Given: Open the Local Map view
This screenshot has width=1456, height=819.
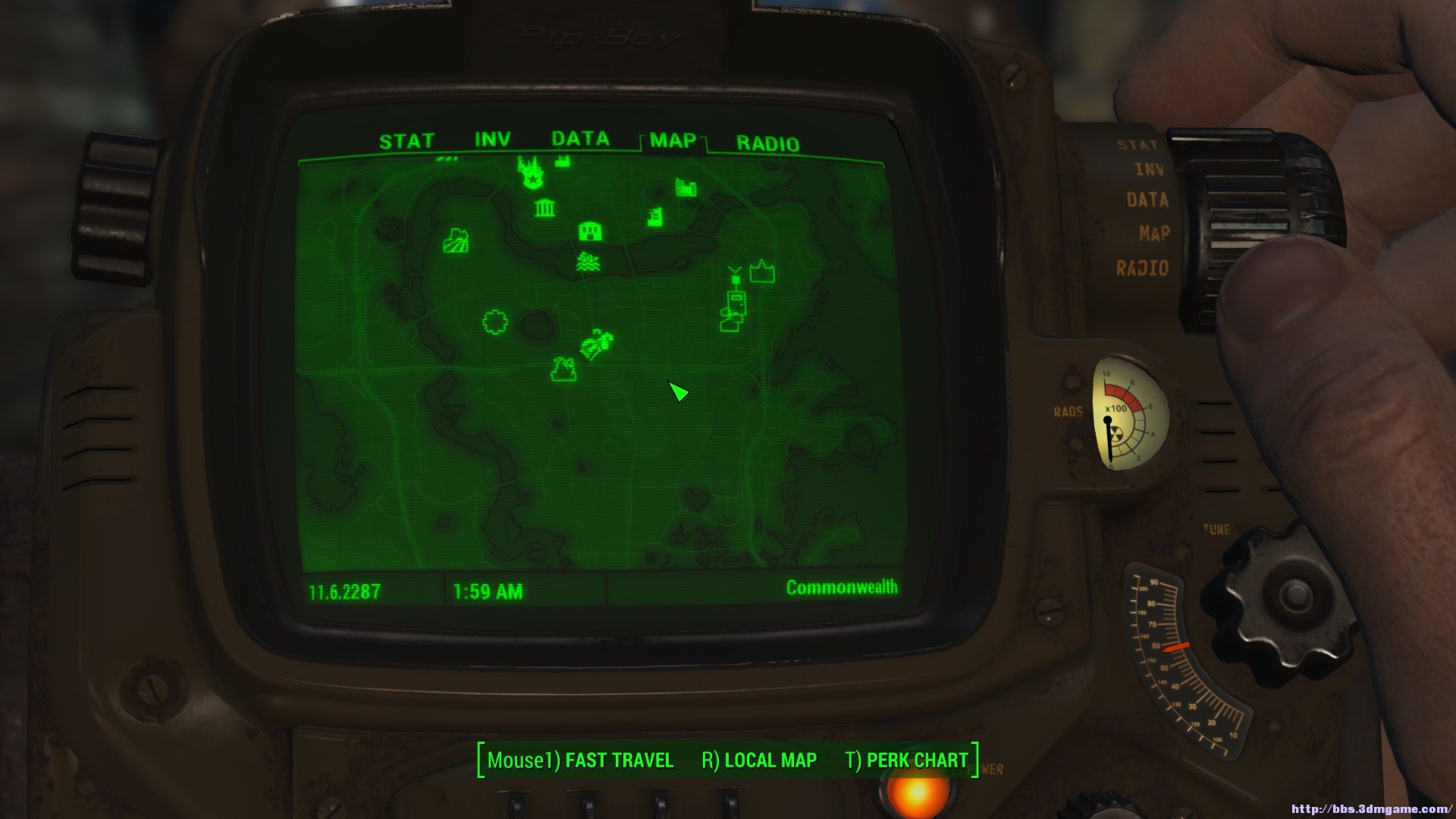Looking at the screenshot, I should pos(759,760).
